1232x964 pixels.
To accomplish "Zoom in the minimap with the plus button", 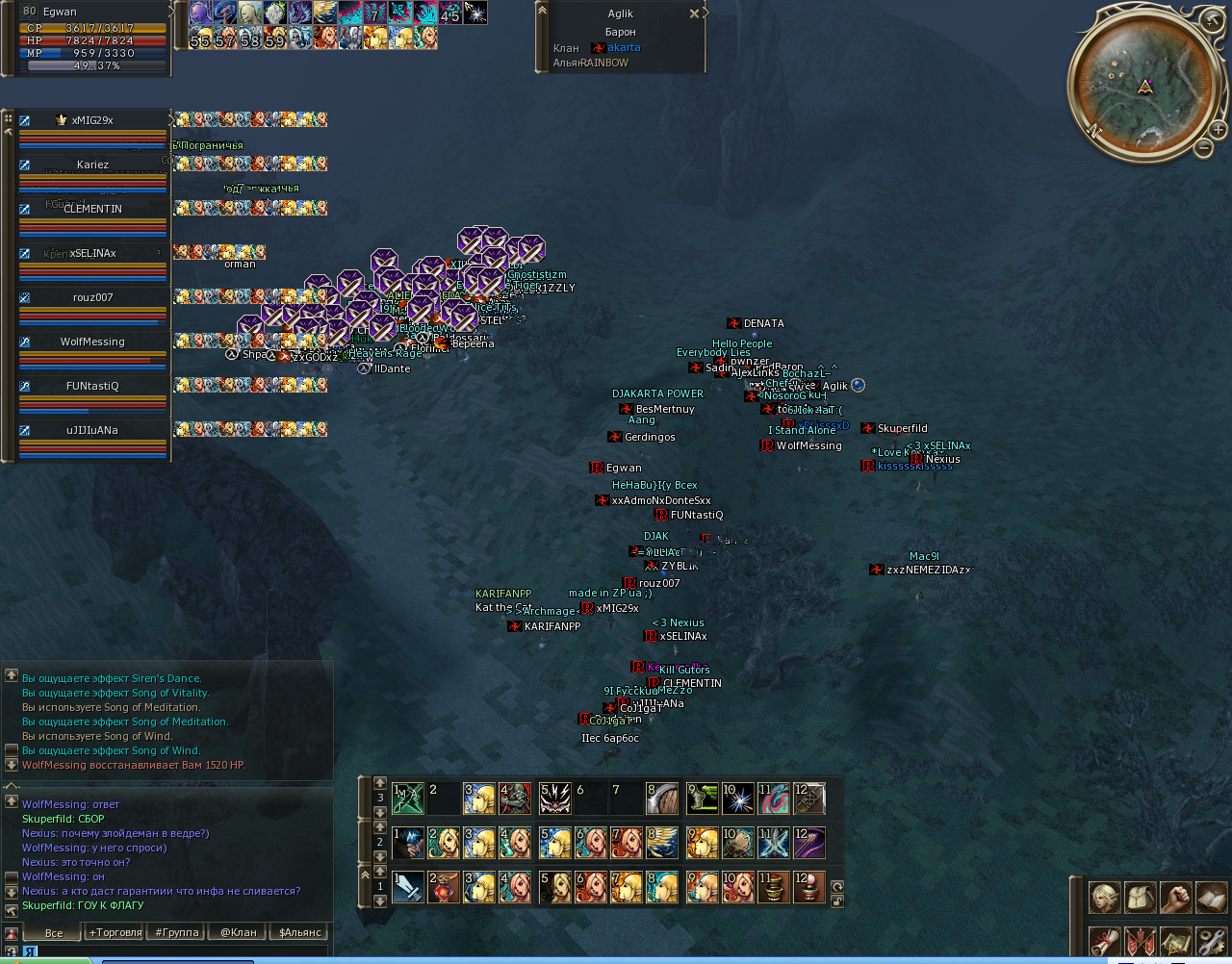I will (1219, 130).
